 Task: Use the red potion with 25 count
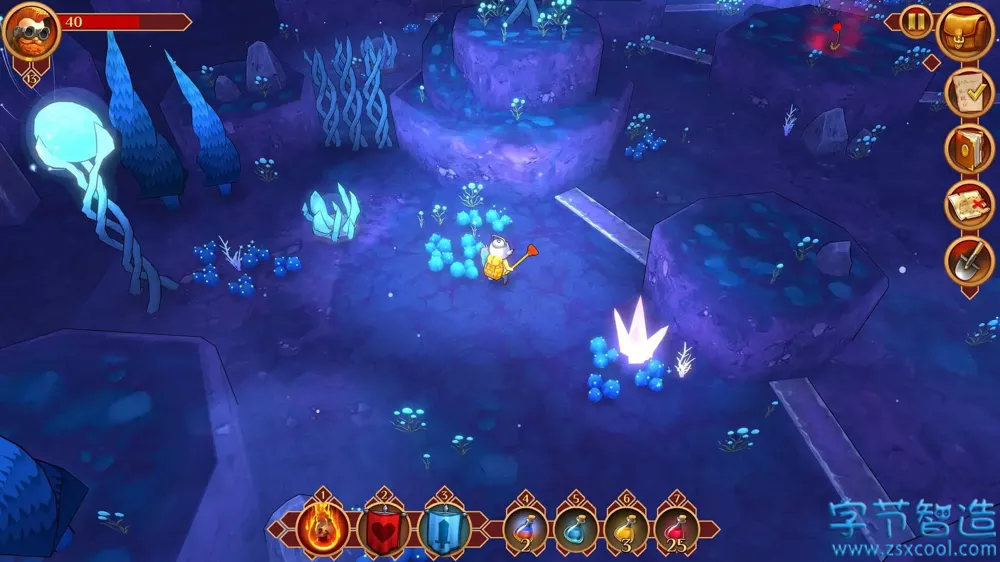(677, 530)
